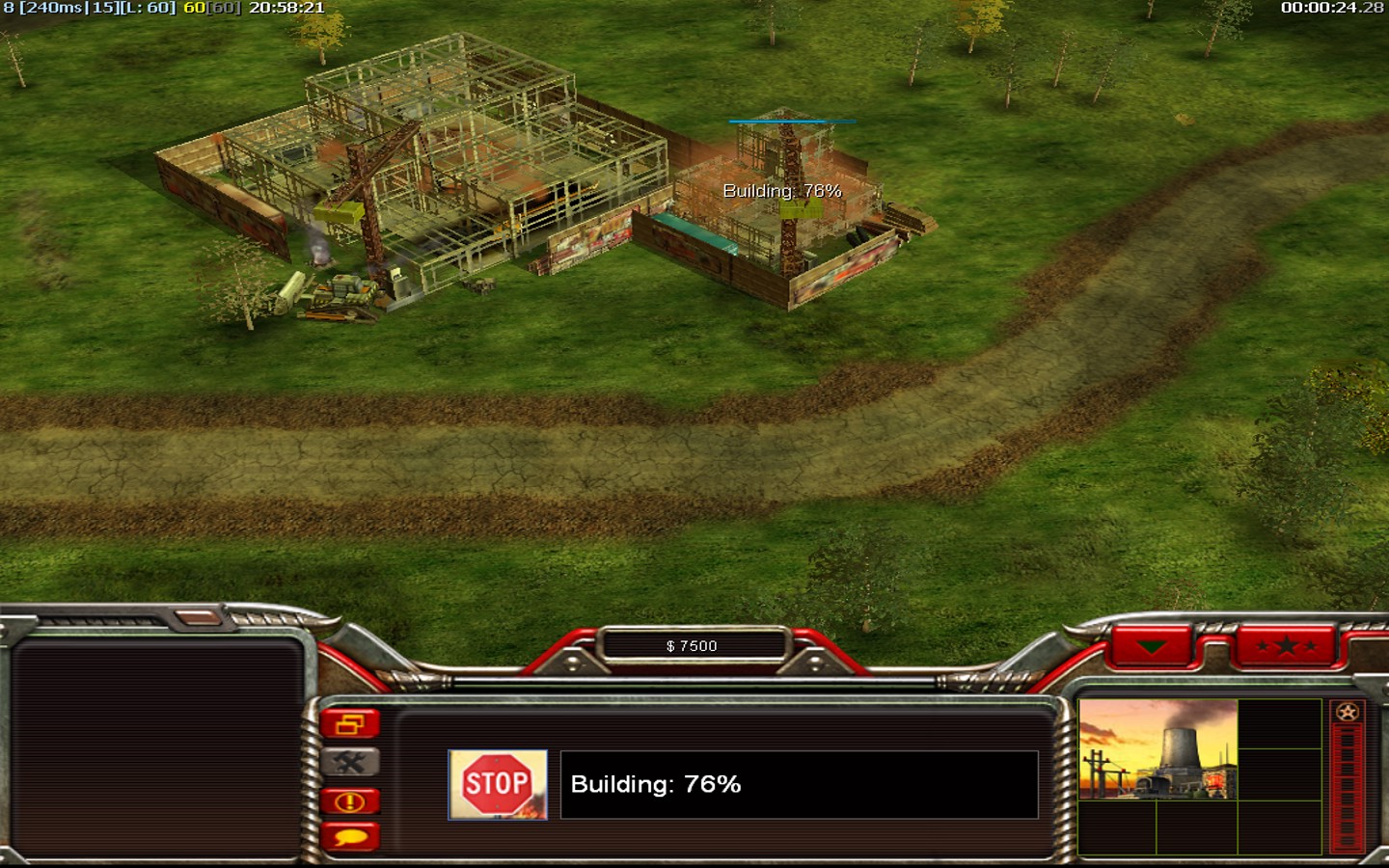1389x868 pixels.
Task: Click the overlapping-windows button in the command bar
Action: click(x=349, y=723)
